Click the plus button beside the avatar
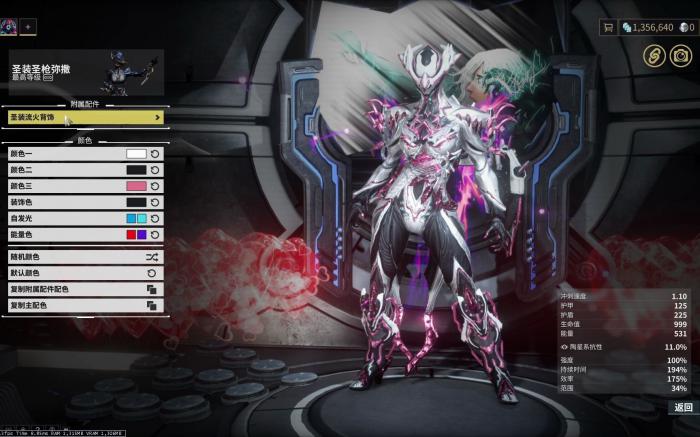The image size is (700, 437). point(28,26)
